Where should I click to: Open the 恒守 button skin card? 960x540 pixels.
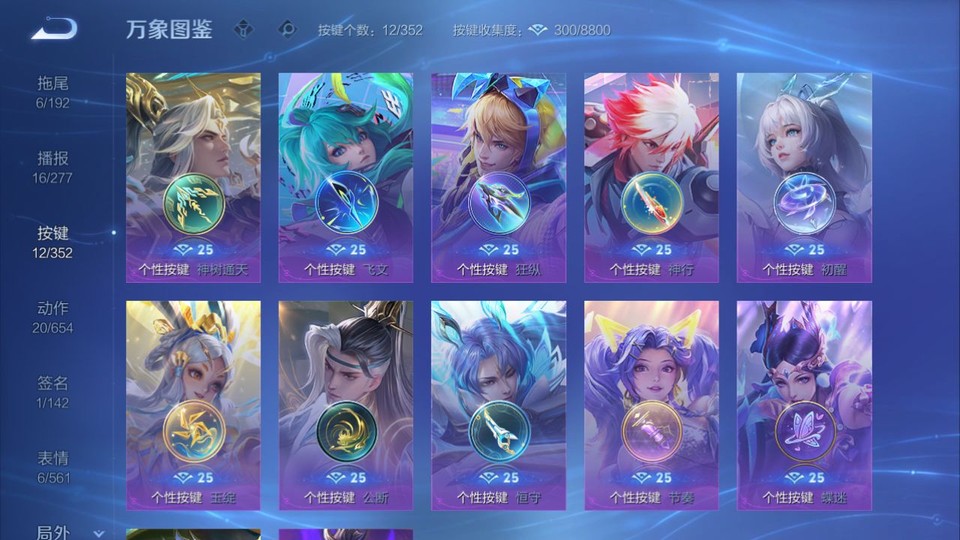499,405
